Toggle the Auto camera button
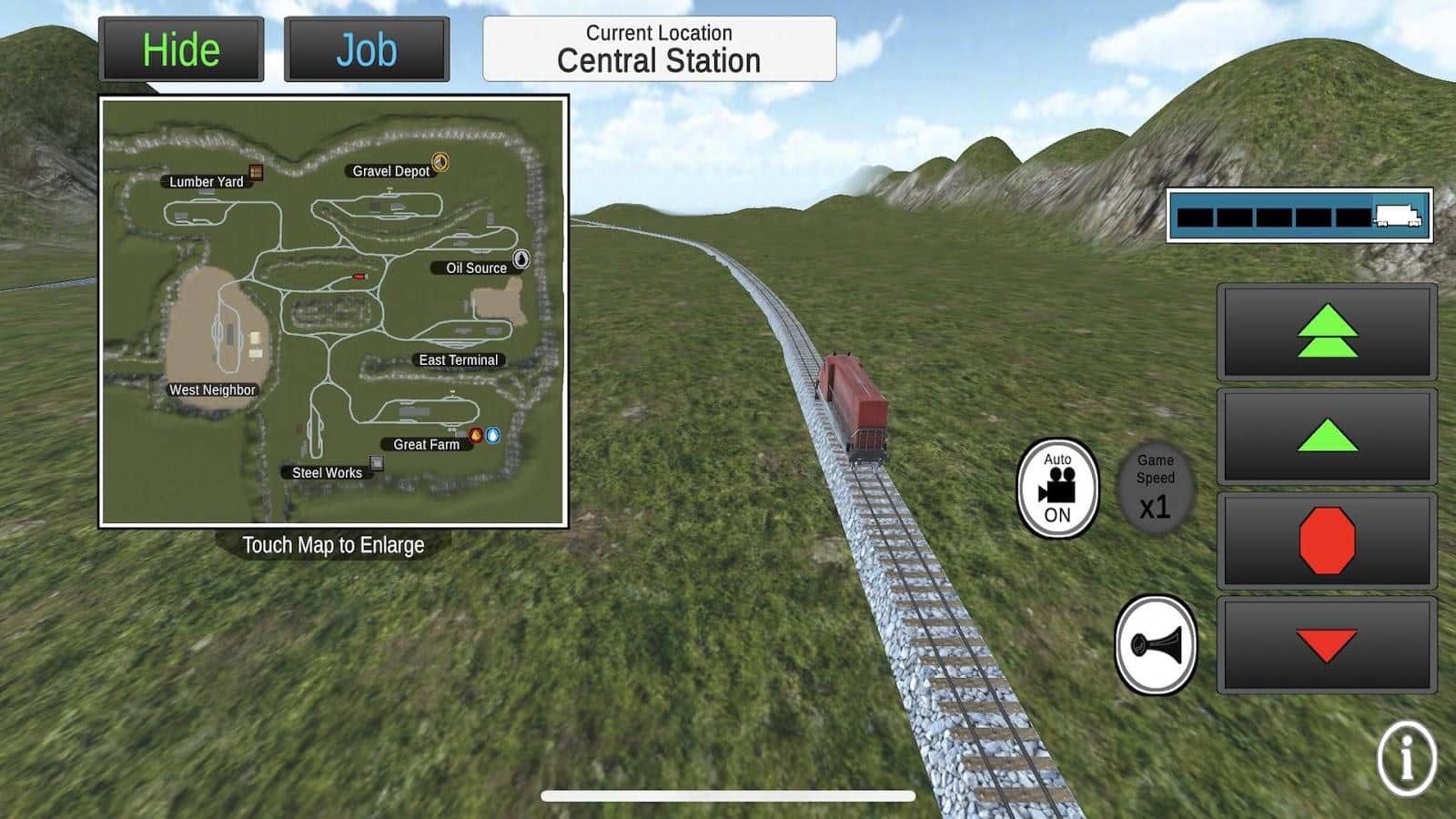 pos(1057,489)
